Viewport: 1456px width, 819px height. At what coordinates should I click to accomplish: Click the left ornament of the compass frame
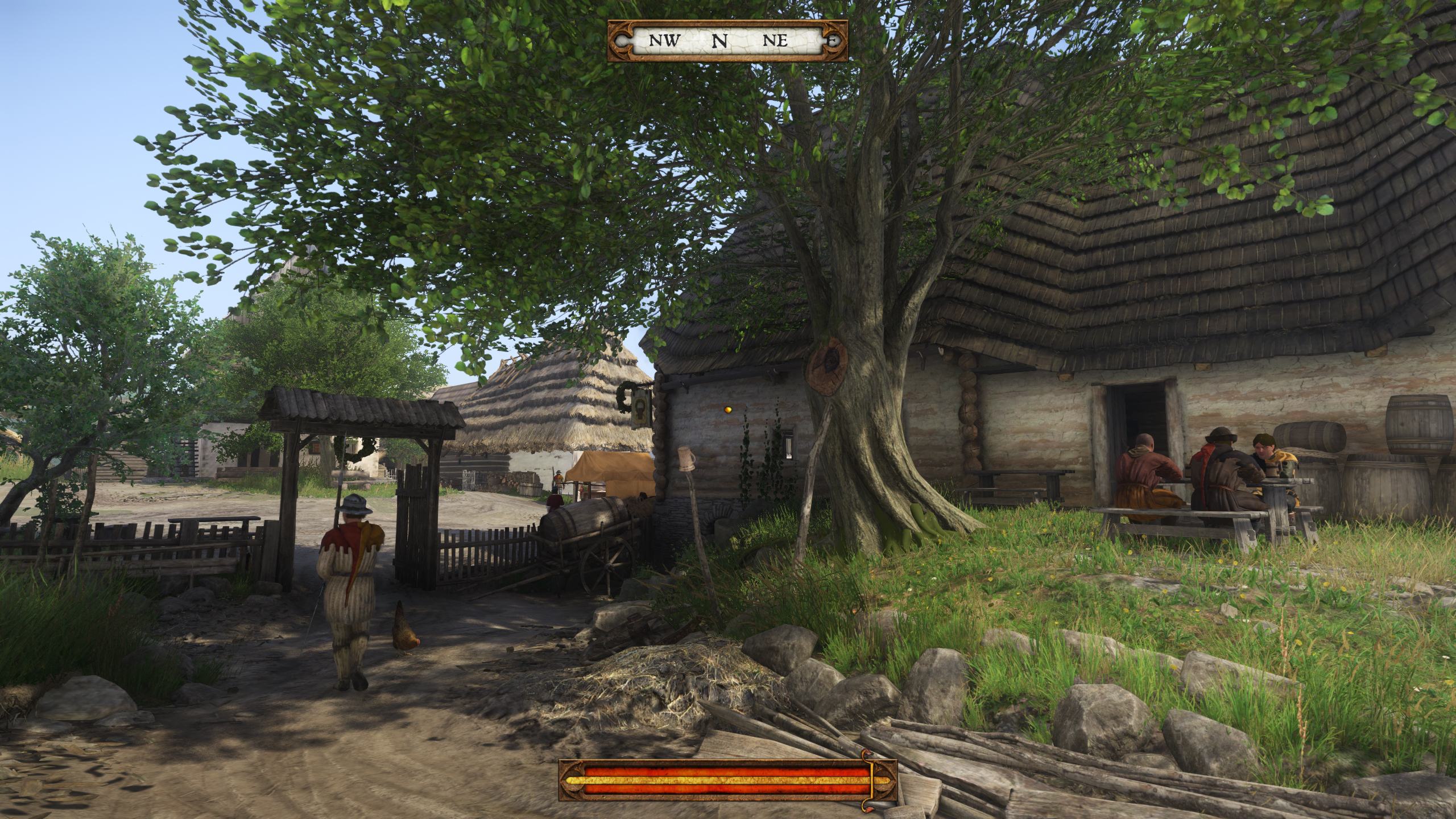pos(620,40)
